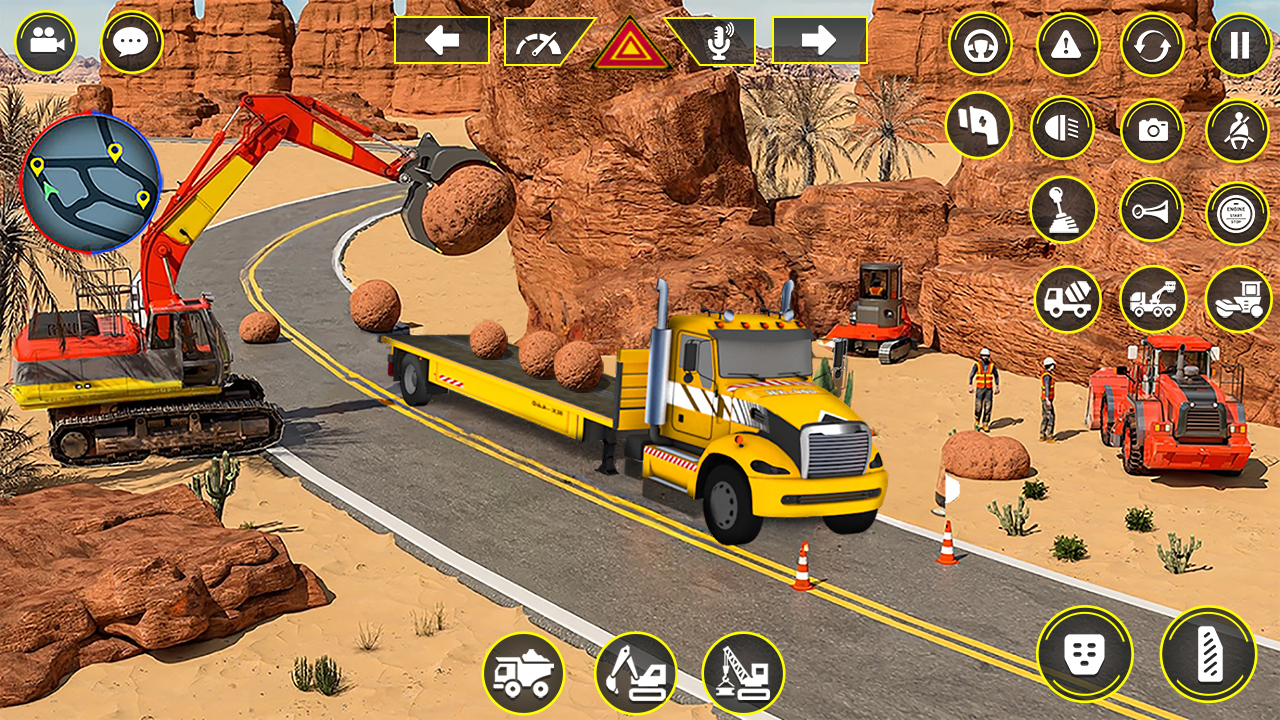Switch the camera view
This screenshot has width=1280, height=720.
coord(46,42)
